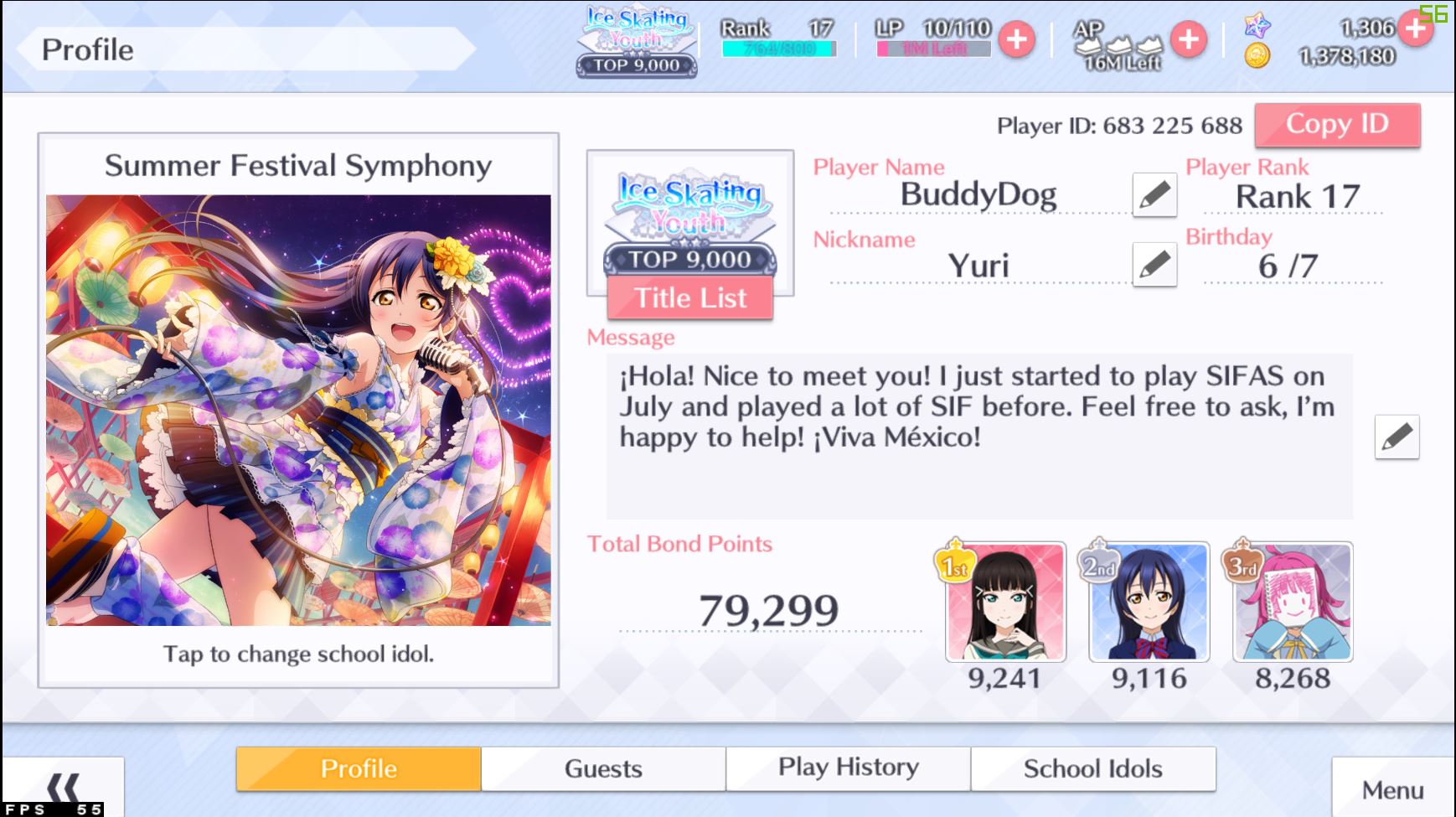Select the 2nd place bond idol portrait

[1149, 602]
